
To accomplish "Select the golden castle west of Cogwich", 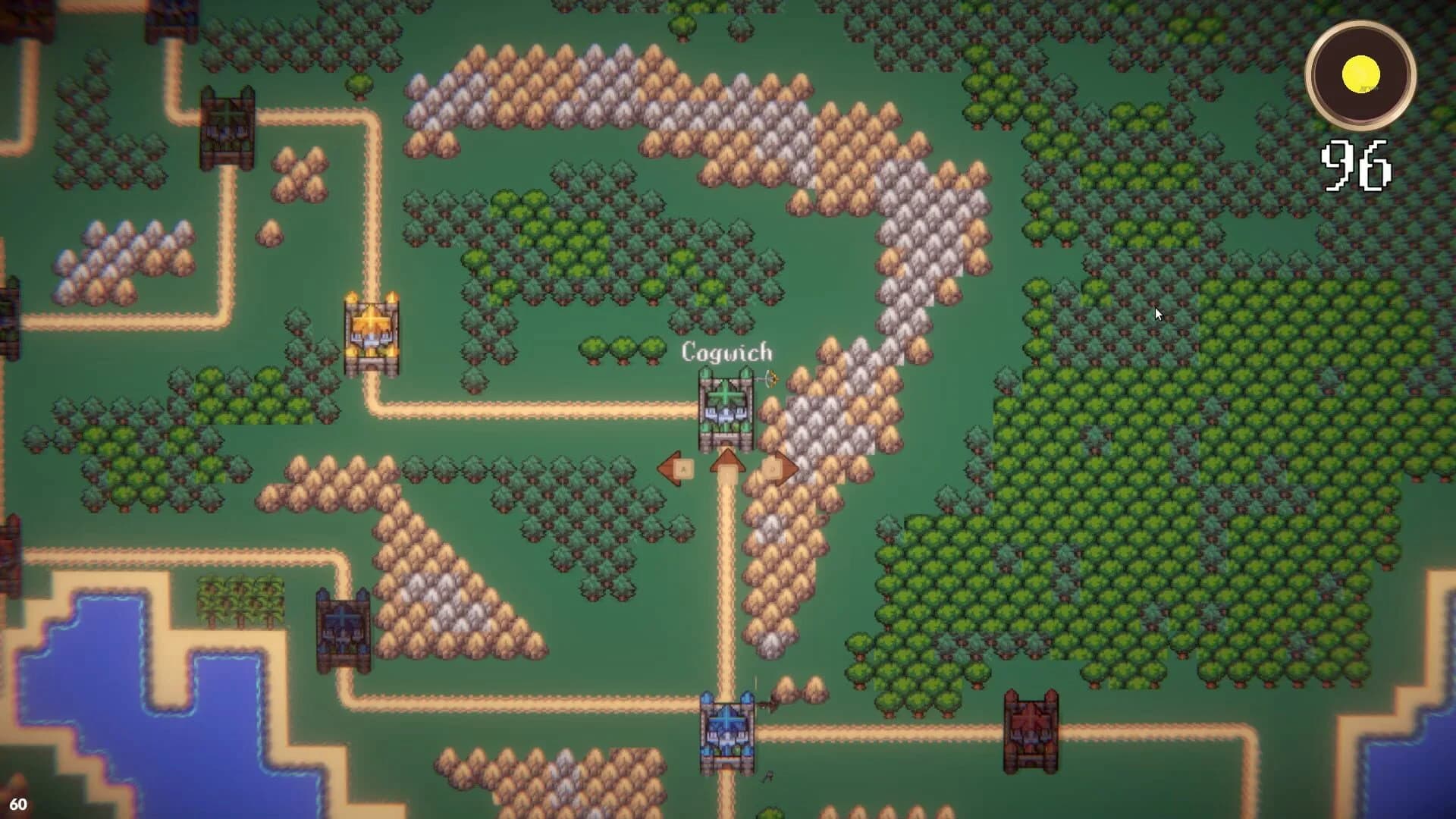I will pyautogui.click(x=372, y=330).
